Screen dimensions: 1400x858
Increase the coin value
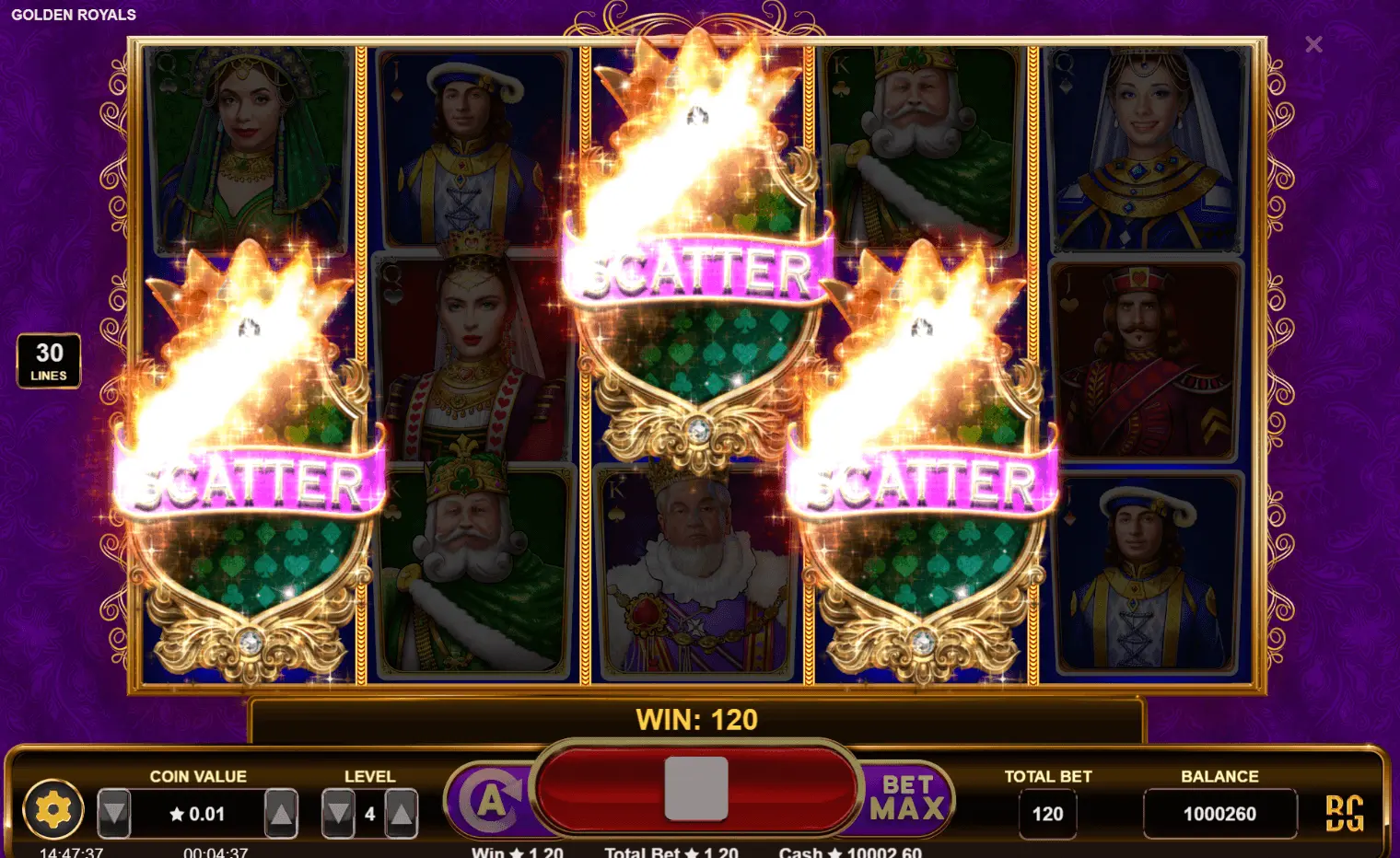point(281,813)
